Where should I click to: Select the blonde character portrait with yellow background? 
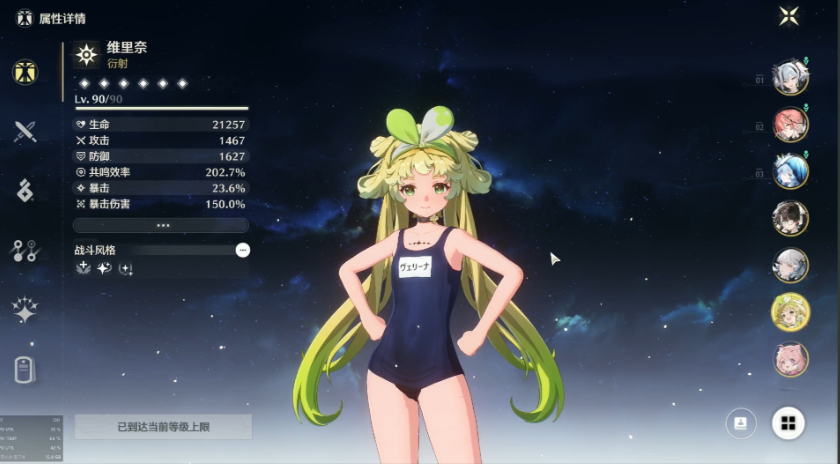point(790,312)
